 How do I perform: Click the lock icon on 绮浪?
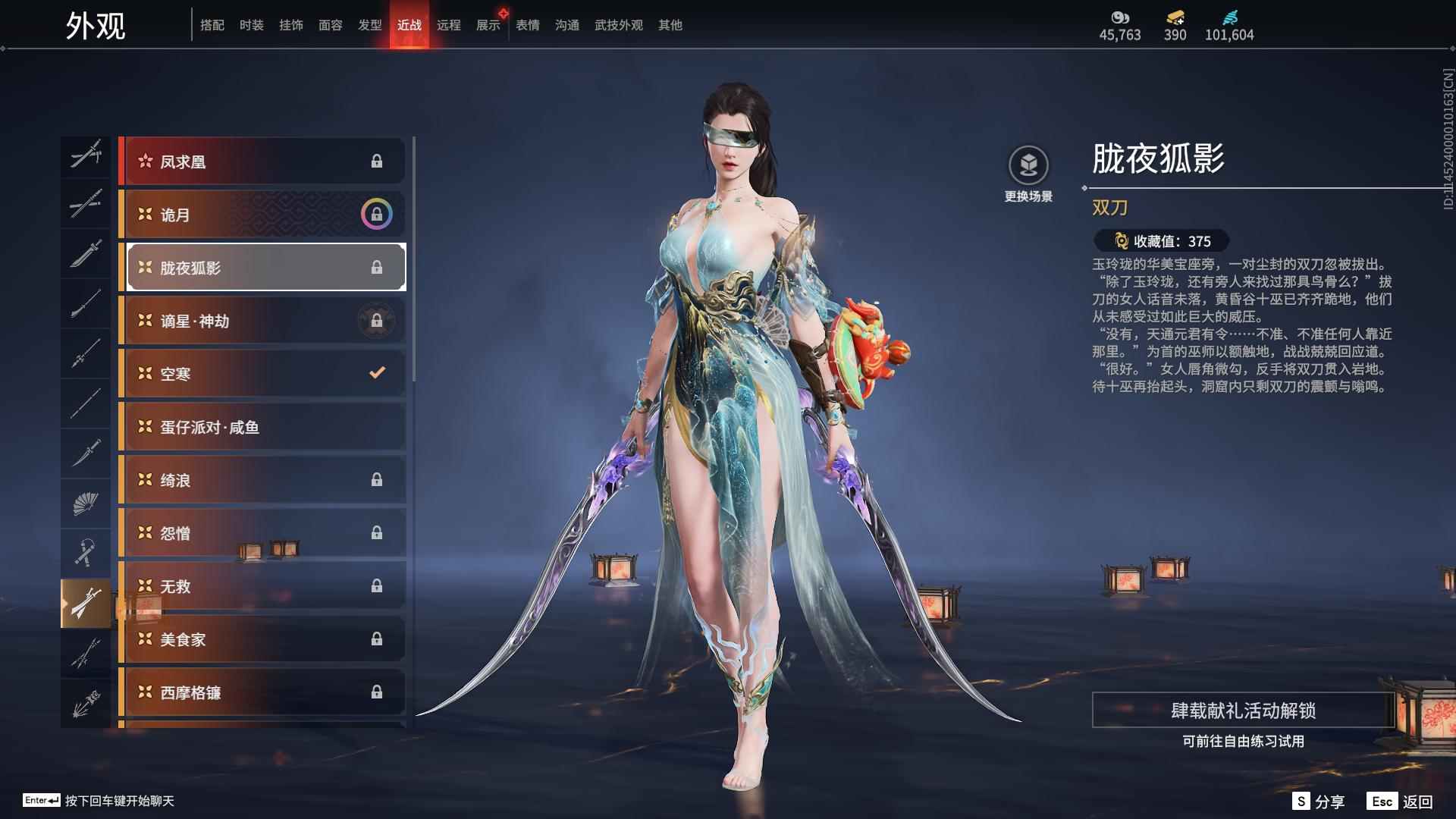[x=377, y=480]
